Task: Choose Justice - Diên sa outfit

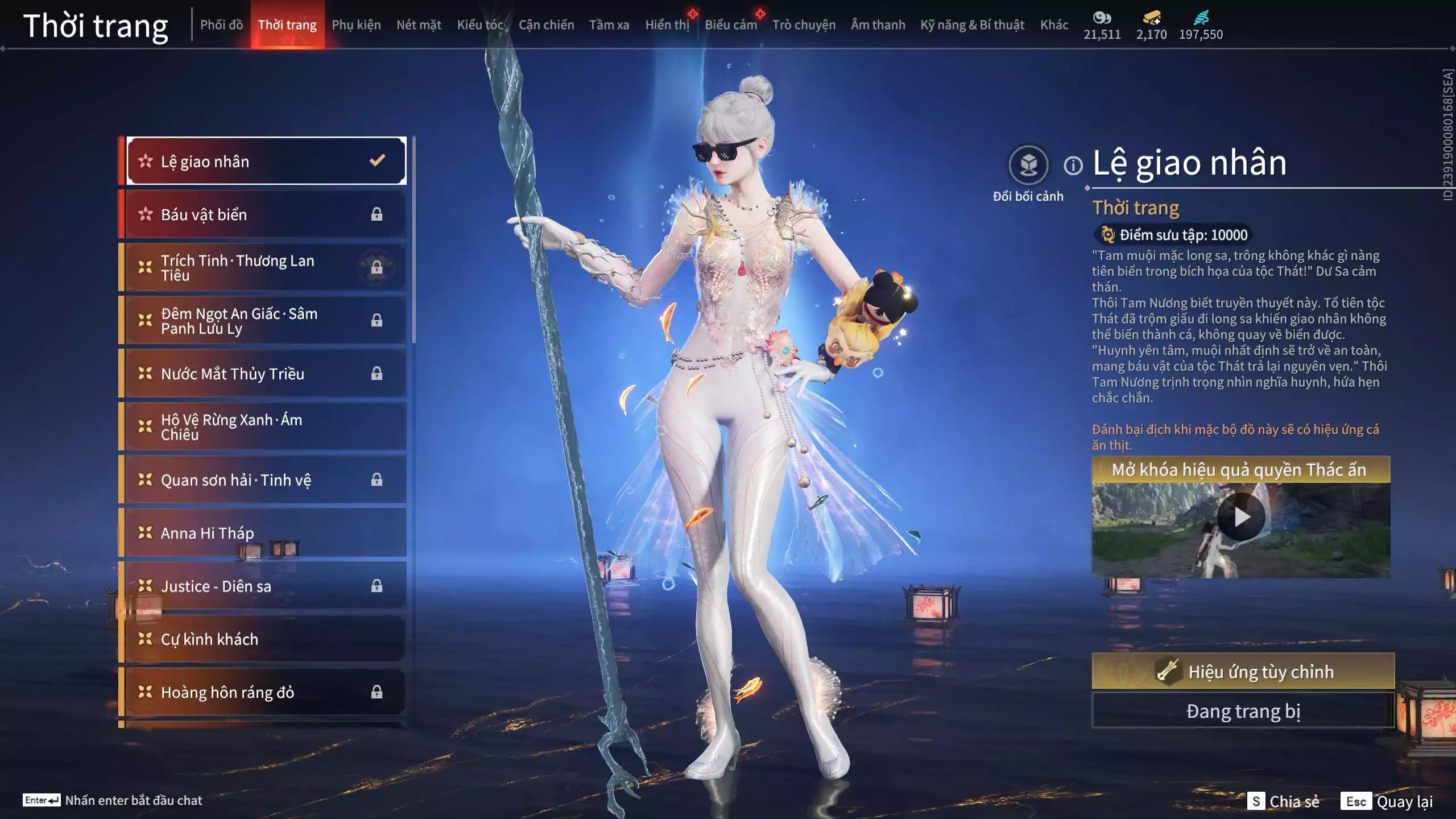Action: click(265, 586)
